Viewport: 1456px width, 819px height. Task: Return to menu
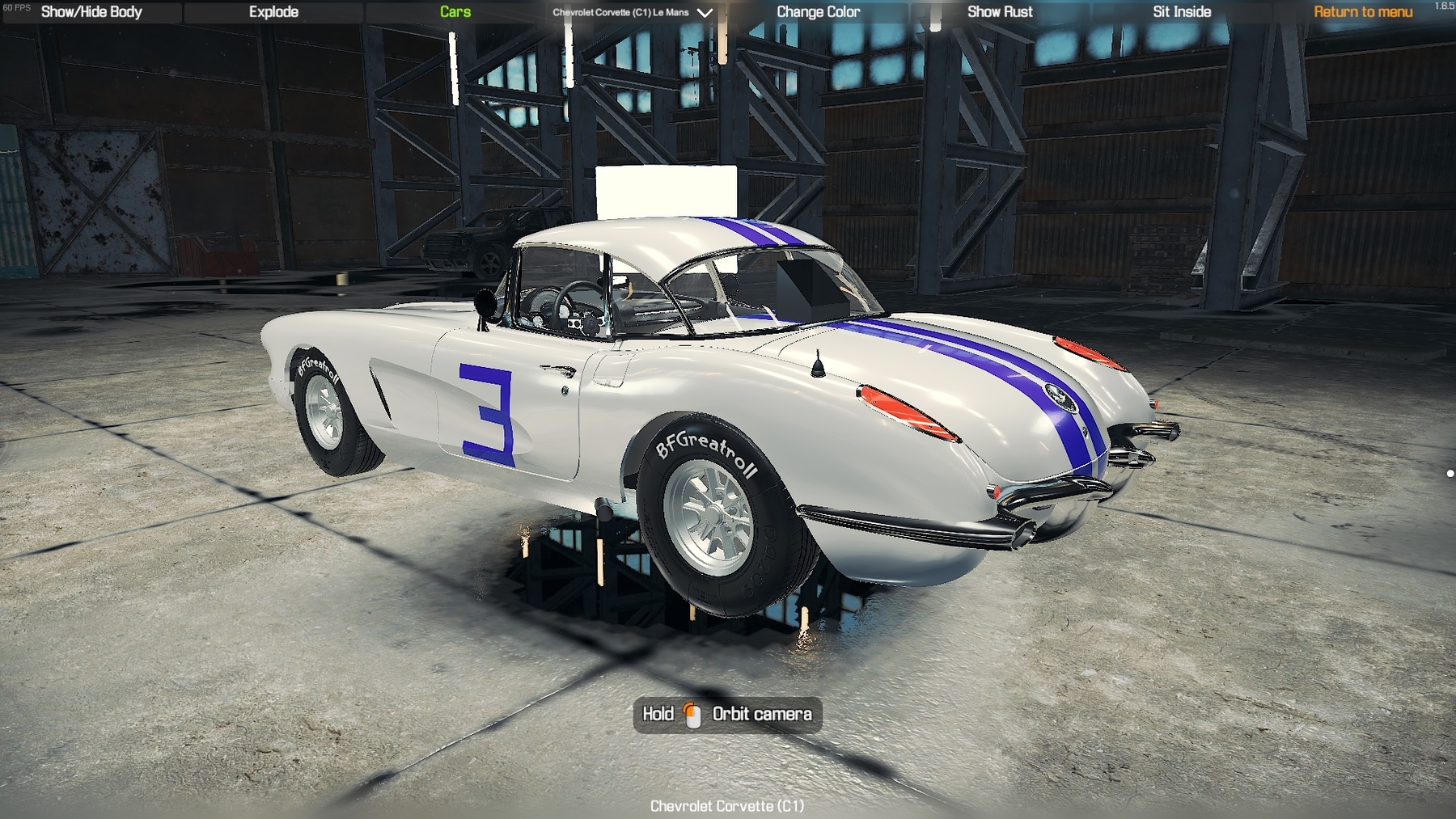(x=1363, y=12)
